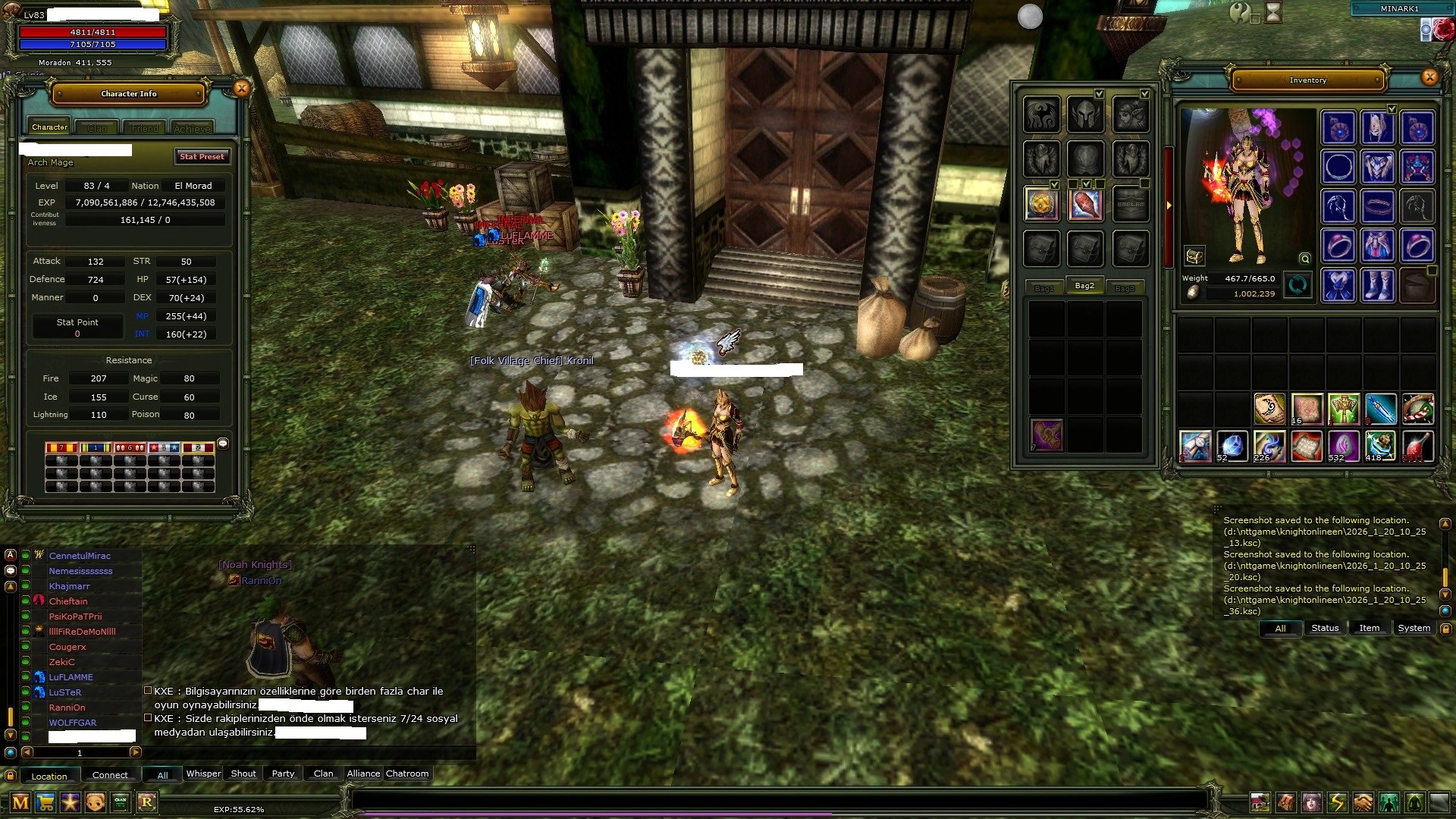Switch chat to the Party channel
The height and width of the screenshot is (819, 1456).
pos(283,773)
